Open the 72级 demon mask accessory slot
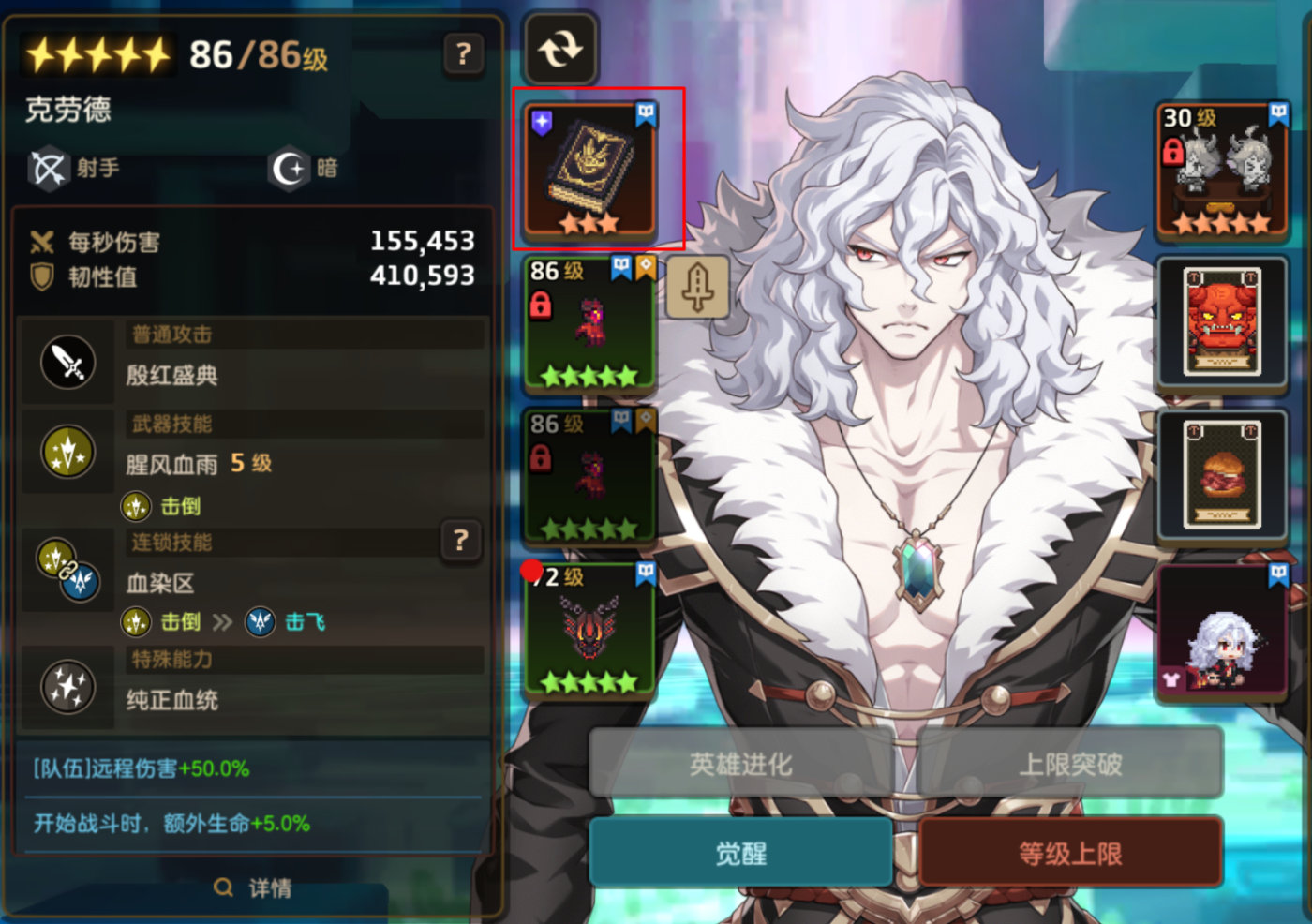 590,630
